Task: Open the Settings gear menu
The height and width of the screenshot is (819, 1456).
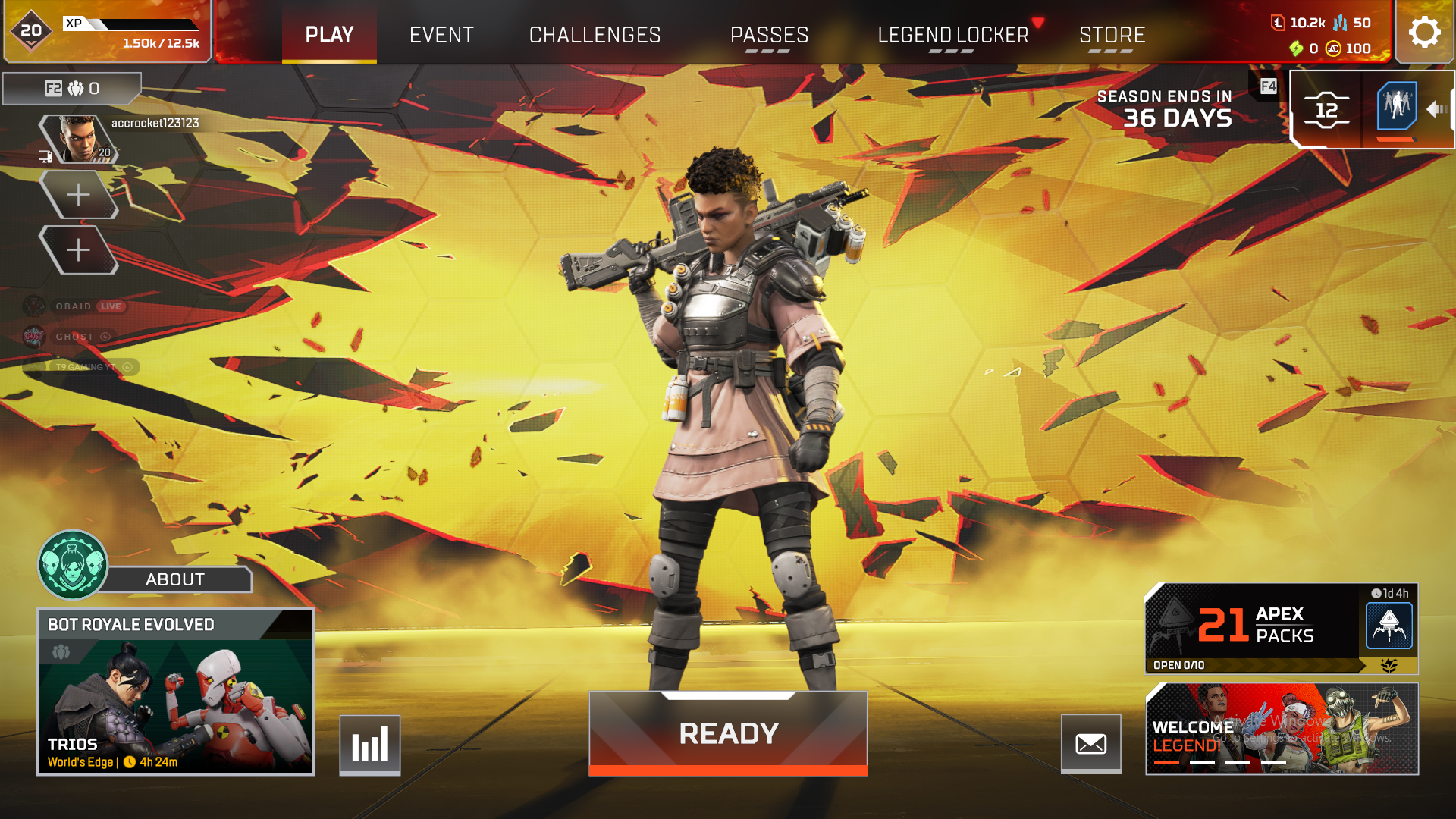Action: [x=1425, y=32]
